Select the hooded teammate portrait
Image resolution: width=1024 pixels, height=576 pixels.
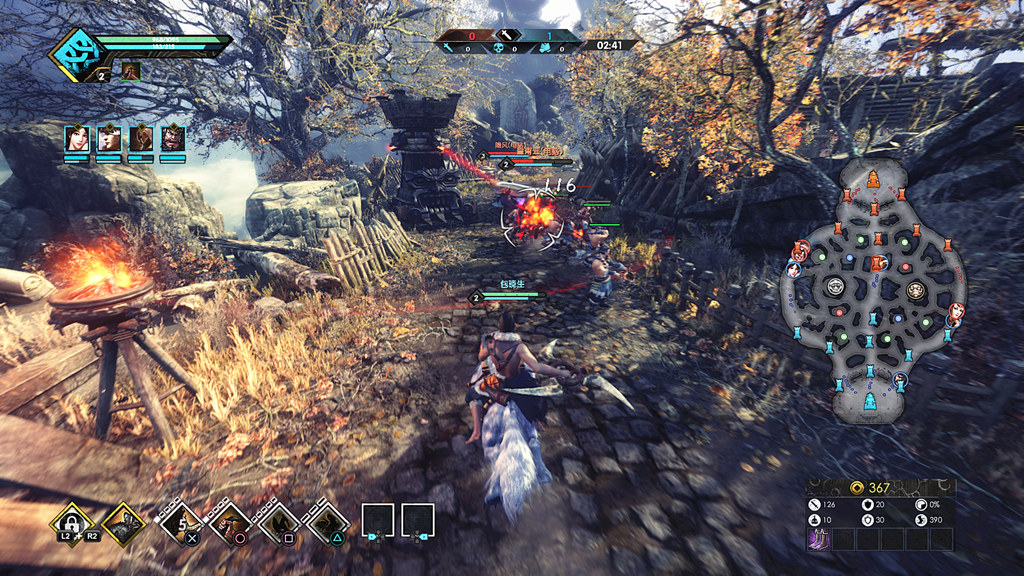(141, 138)
